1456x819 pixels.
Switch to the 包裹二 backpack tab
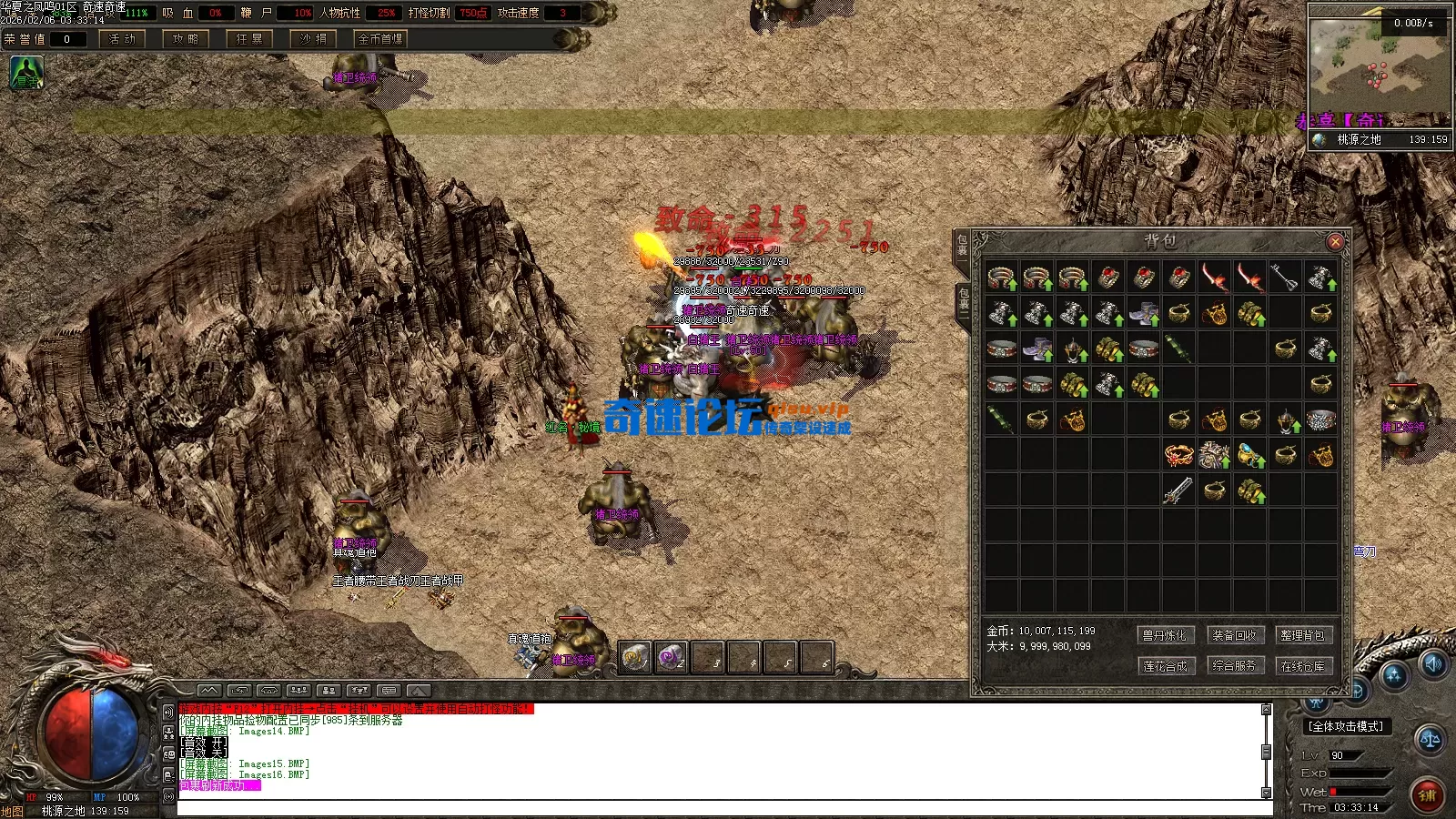(963, 302)
